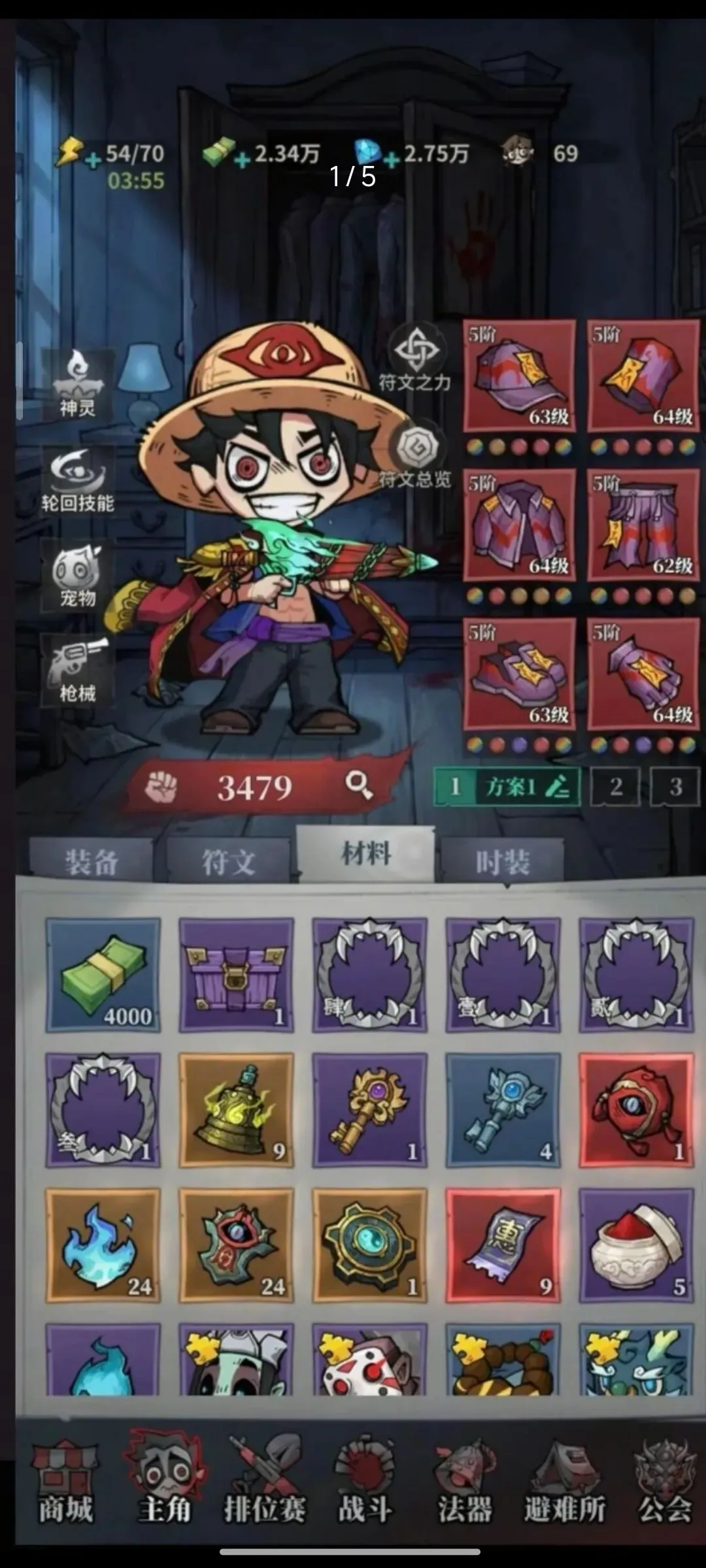Select the equipped purple pants slot
Screen dimensions: 706x1568
tap(643, 525)
